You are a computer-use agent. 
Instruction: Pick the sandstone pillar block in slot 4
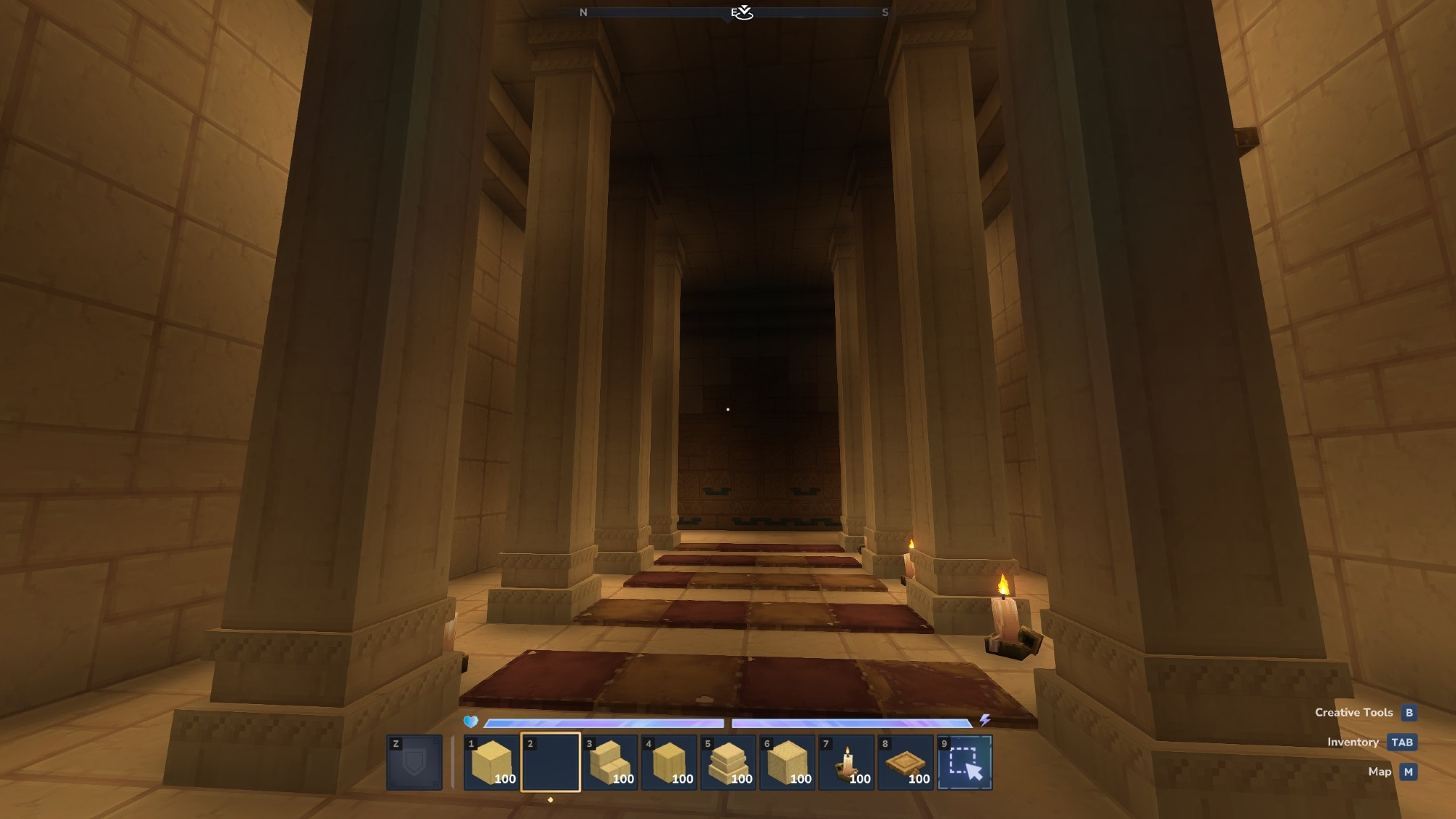[669, 762]
